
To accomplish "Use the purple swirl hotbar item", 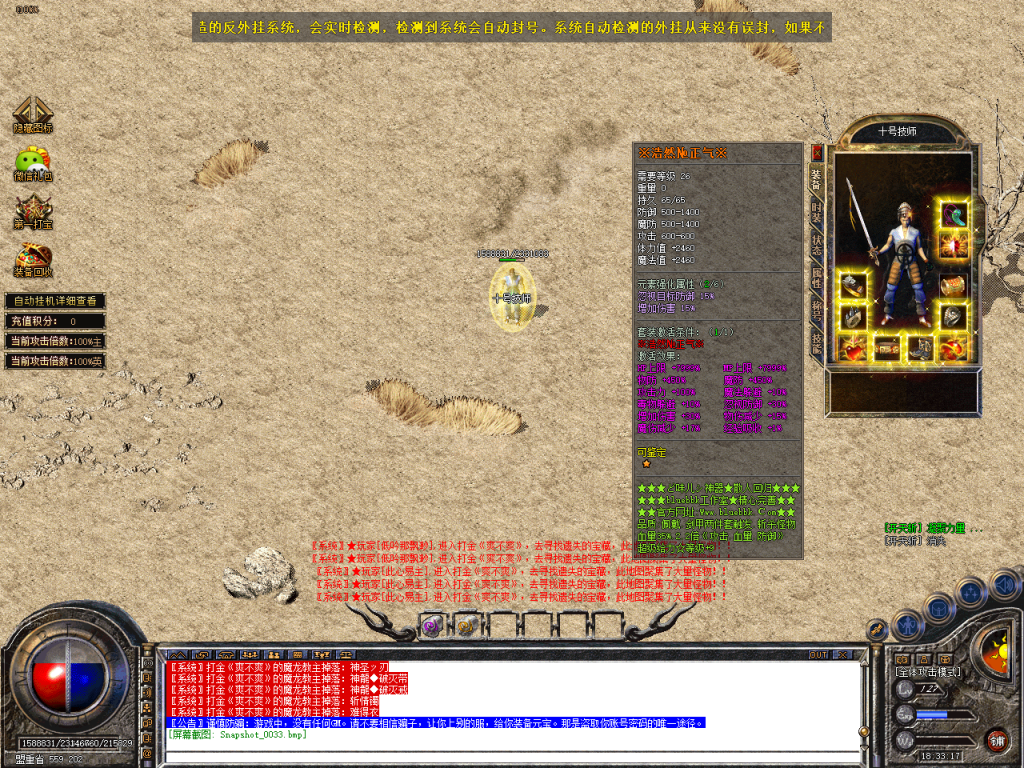I will [x=432, y=626].
